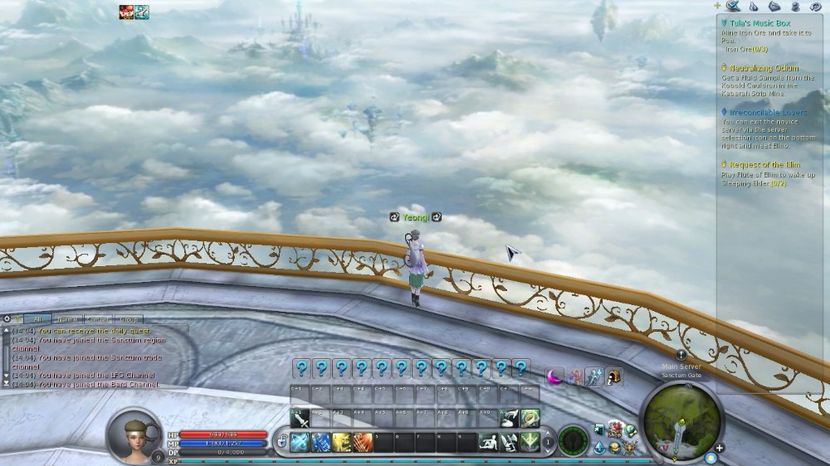This screenshot has width=830, height=466.
Task: Click the first blue question mark icon
Action: pos(301,368)
